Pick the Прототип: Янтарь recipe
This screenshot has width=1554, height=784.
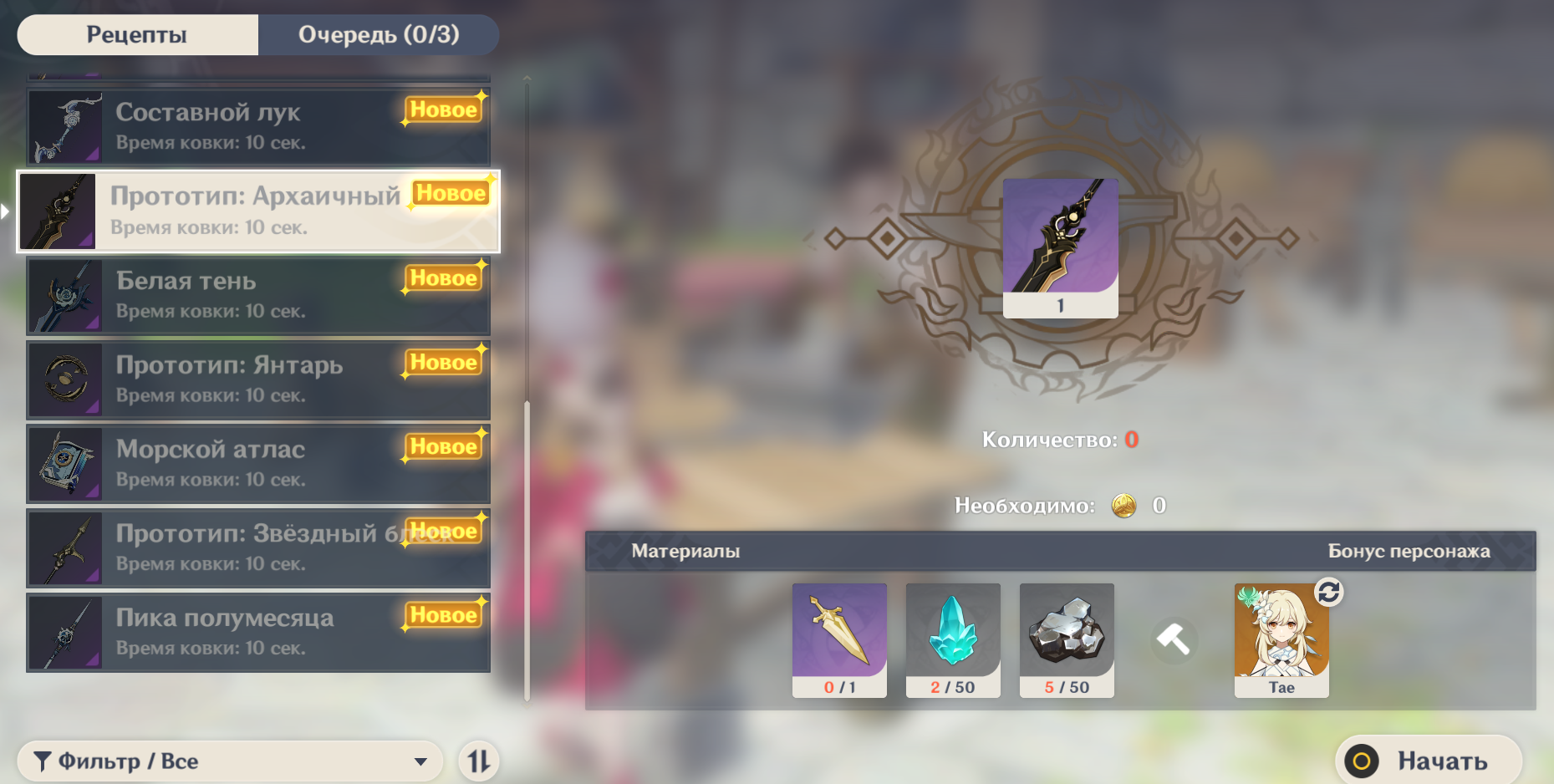257,380
